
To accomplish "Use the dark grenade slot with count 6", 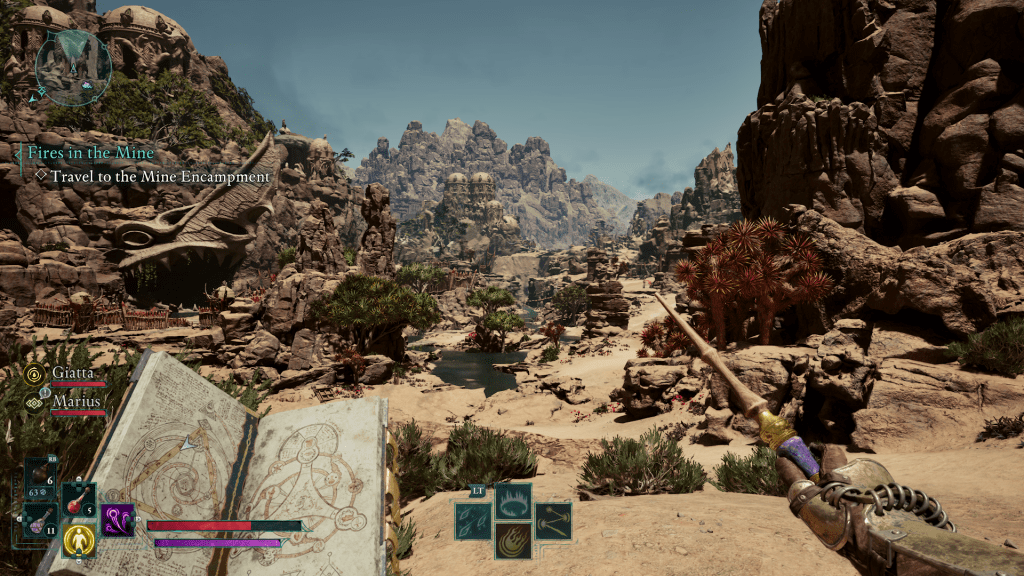I will click(41, 475).
